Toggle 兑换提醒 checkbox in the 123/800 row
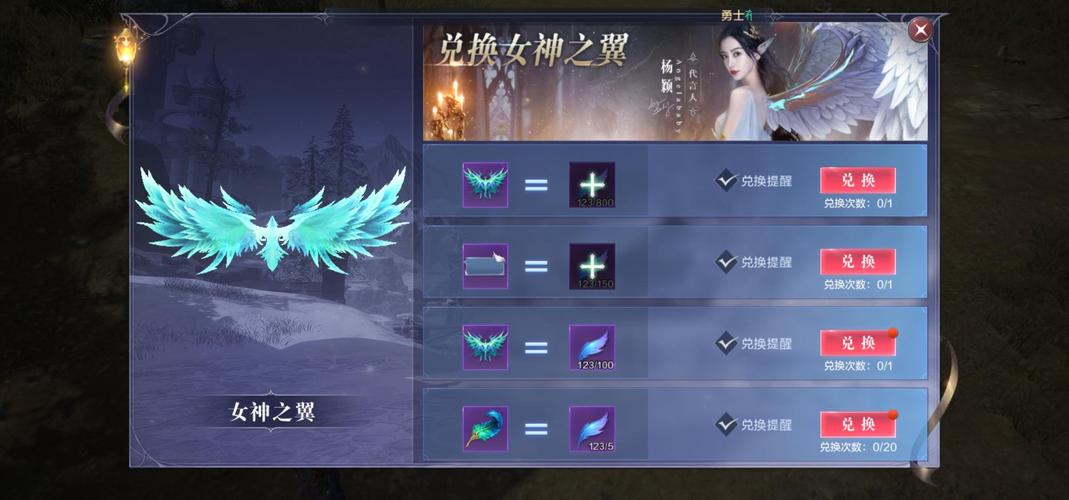The image size is (1069, 500). pos(727,181)
